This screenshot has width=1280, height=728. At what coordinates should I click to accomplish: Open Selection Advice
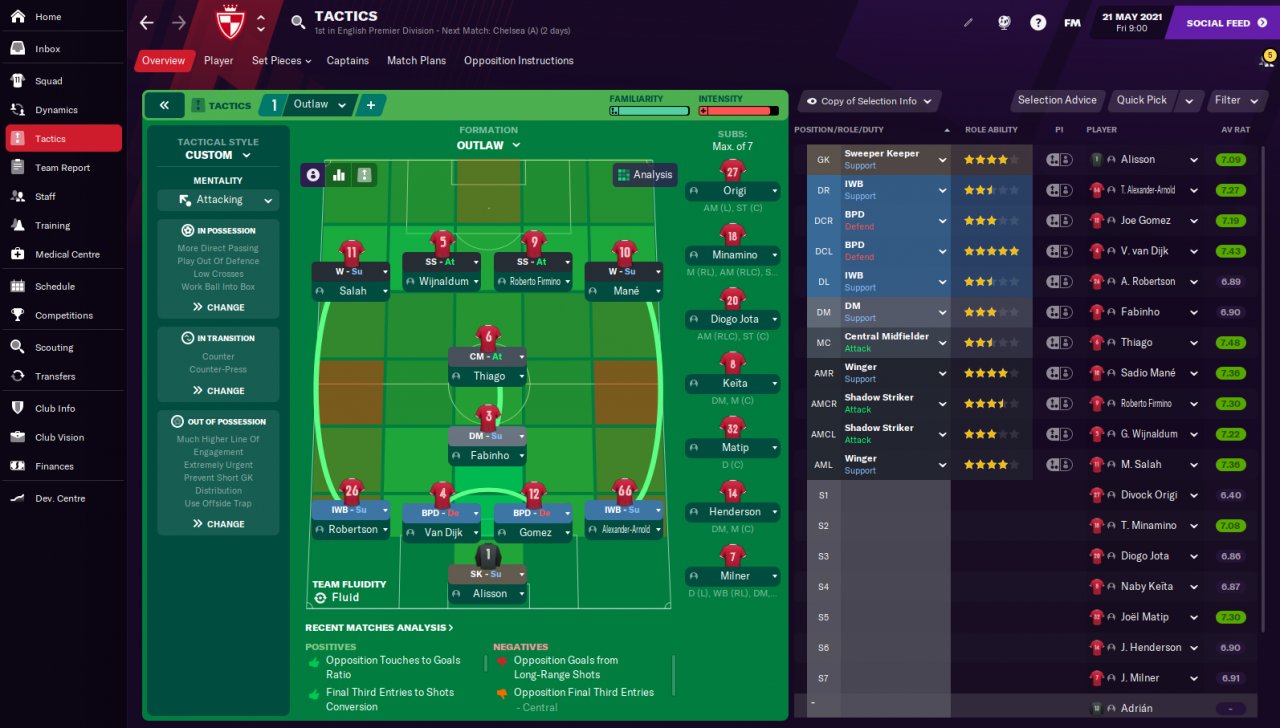1056,100
